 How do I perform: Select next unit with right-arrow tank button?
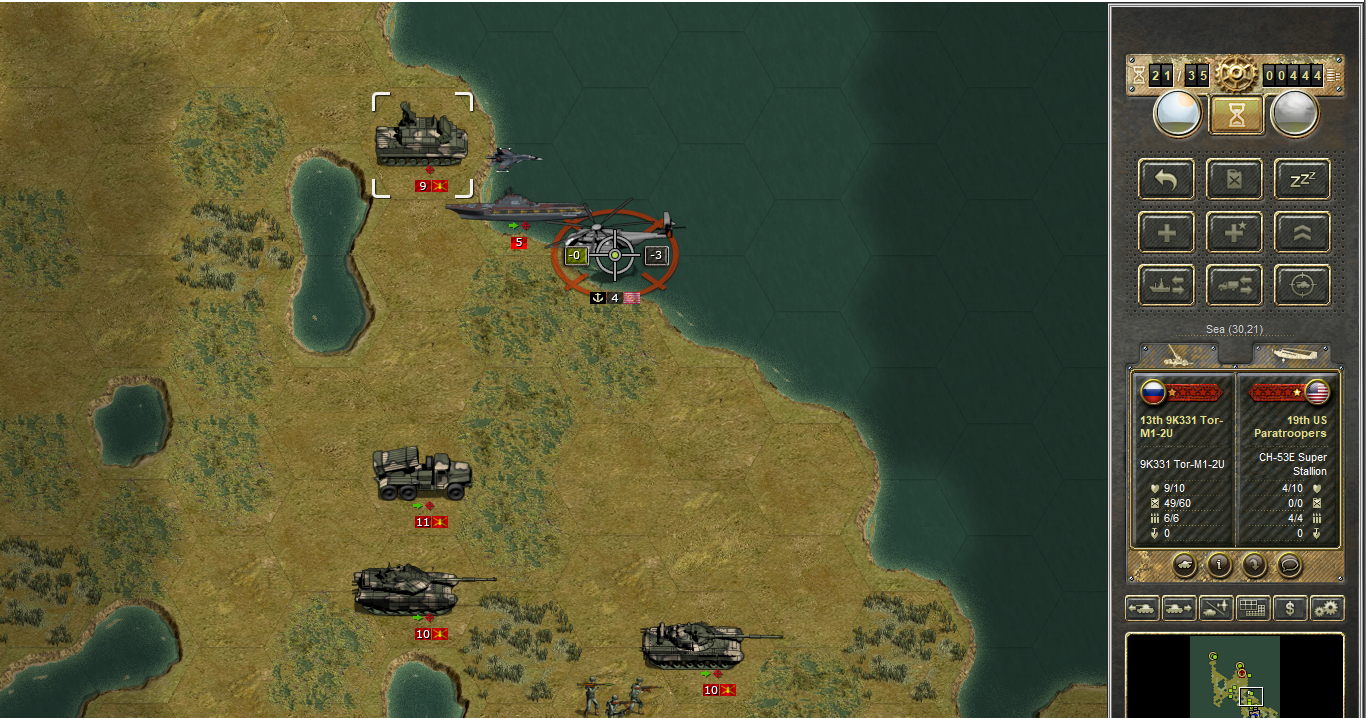(1179, 607)
